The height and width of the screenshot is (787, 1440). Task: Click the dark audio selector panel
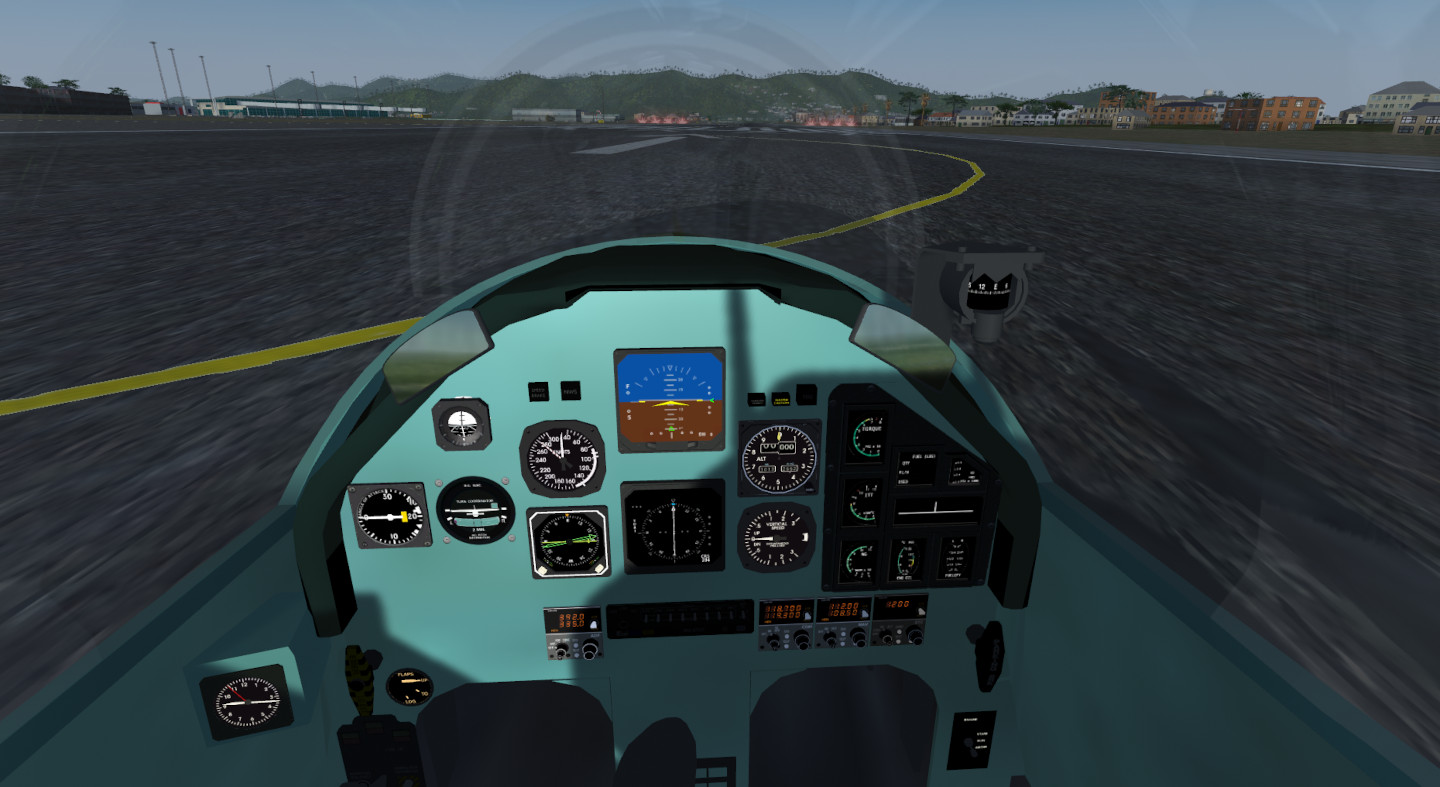tap(679, 618)
